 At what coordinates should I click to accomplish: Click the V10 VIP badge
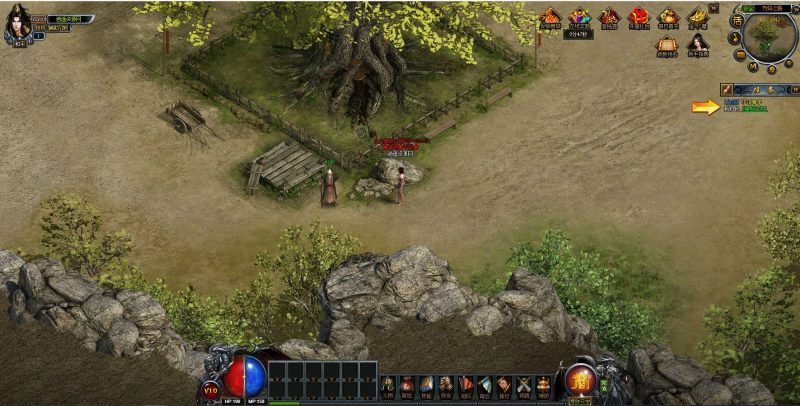211,389
